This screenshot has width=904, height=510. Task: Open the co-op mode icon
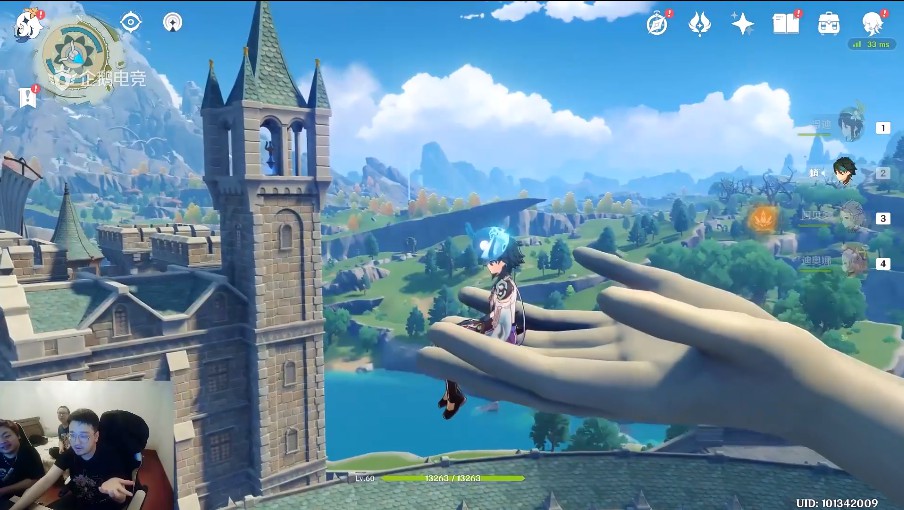pos(173,22)
